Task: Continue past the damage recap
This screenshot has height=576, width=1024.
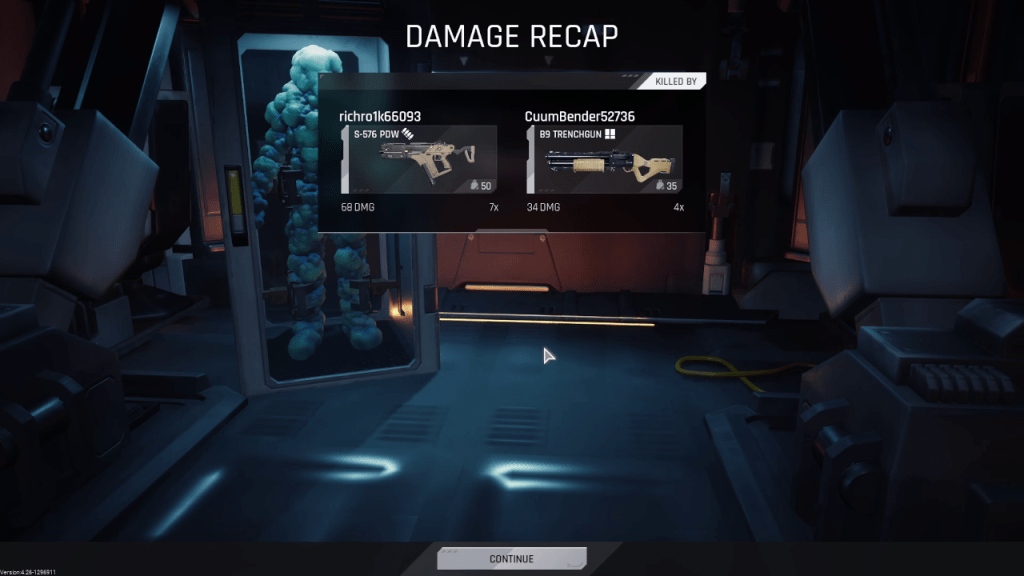Action: point(511,558)
